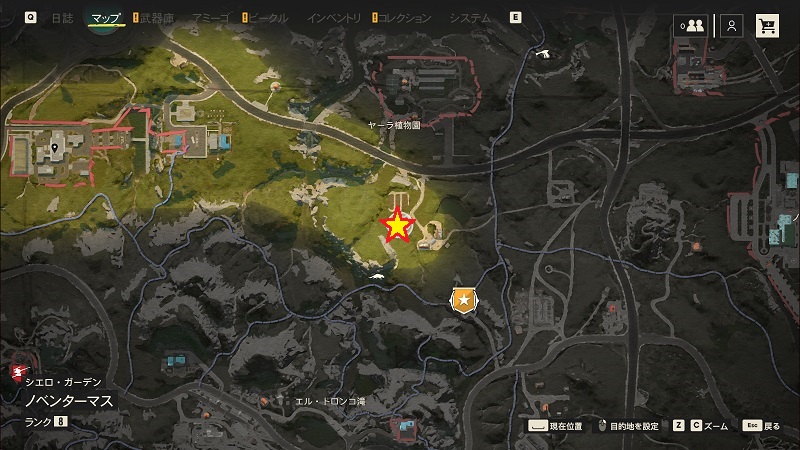The image size is (800, 450).
Task: Open the アミーゴ tab
Action: click(212, 18)
